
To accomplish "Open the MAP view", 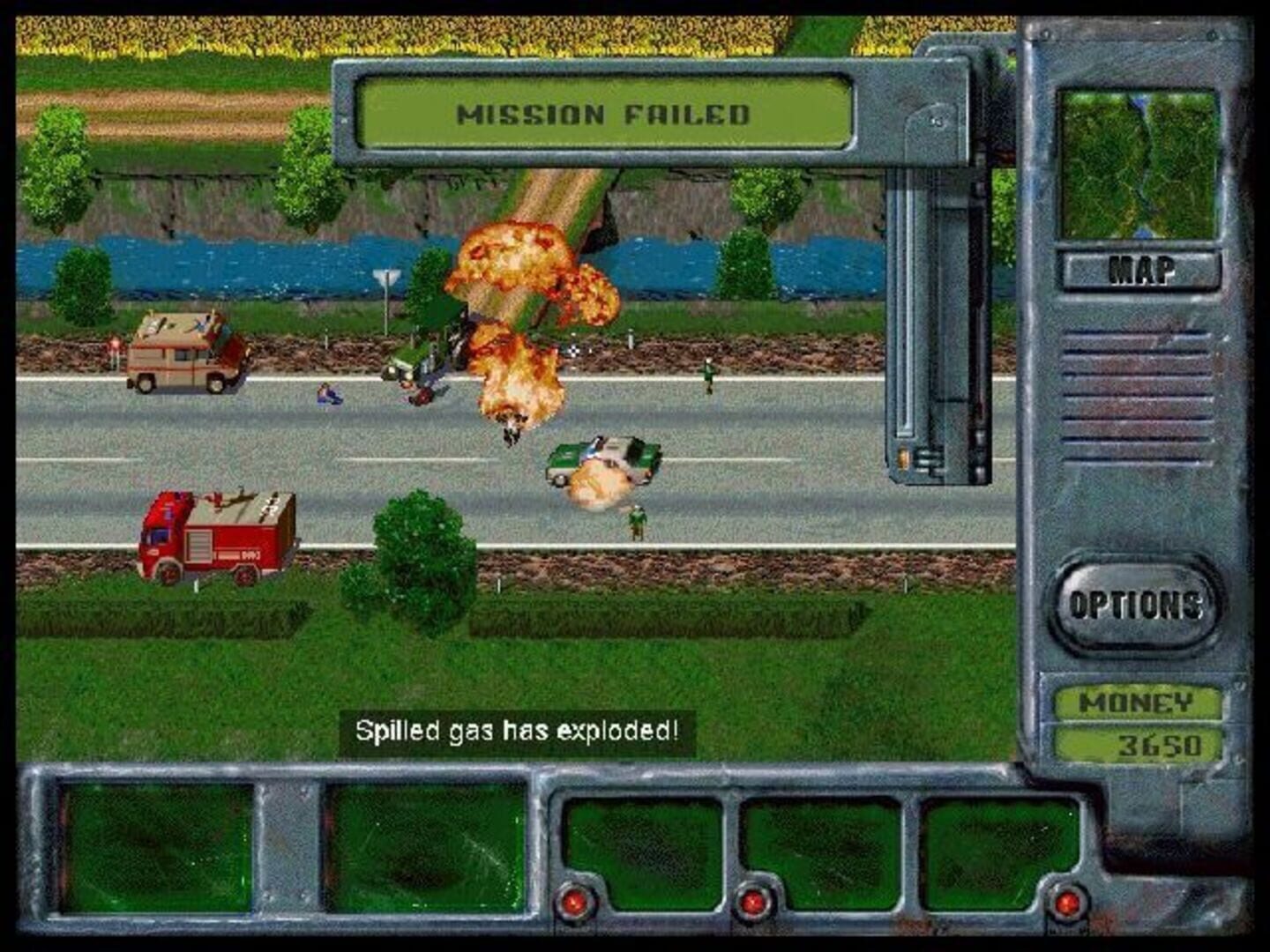I will point(1140,267).
